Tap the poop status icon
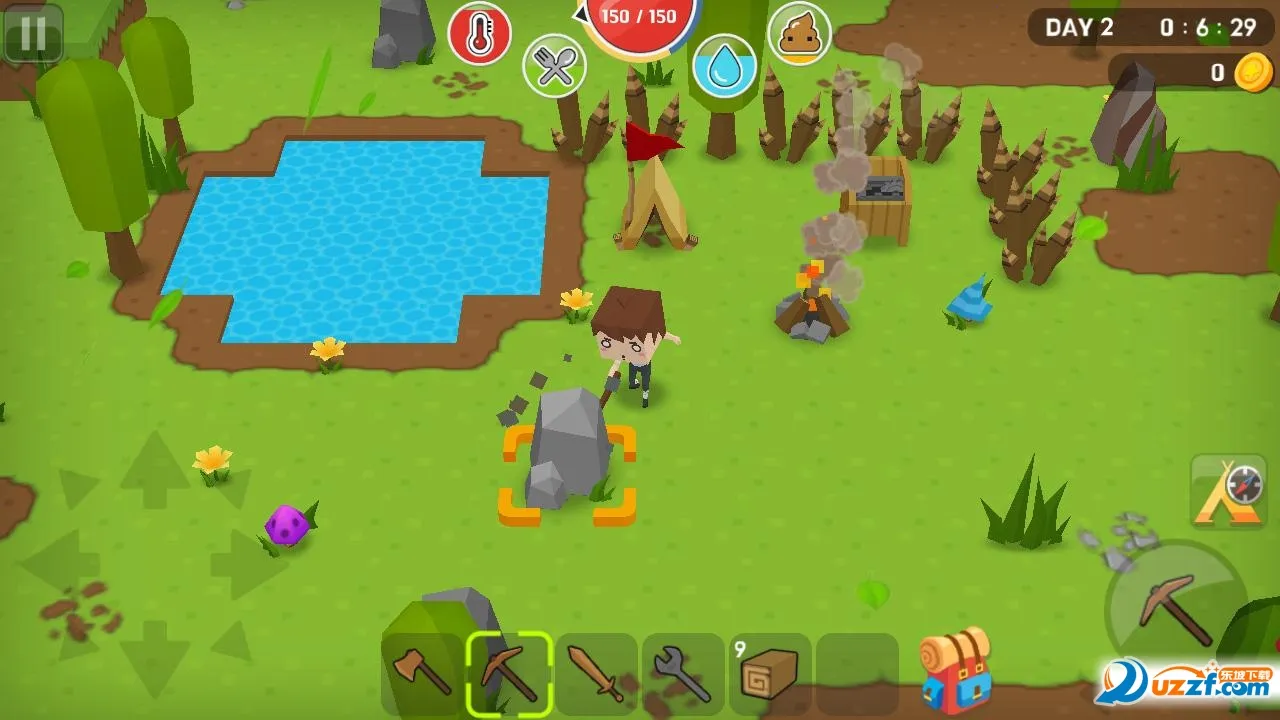The image size is (1280, 720). [x=799, y=34]
